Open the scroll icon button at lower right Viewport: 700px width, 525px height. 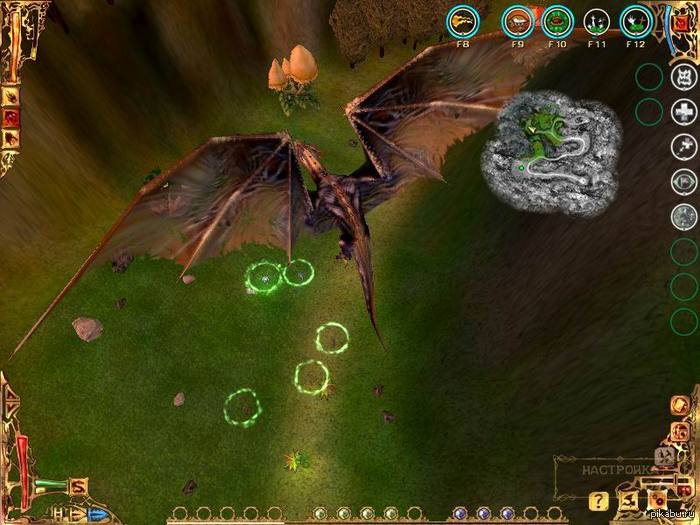pyautogui.click(x=629, y=499)
